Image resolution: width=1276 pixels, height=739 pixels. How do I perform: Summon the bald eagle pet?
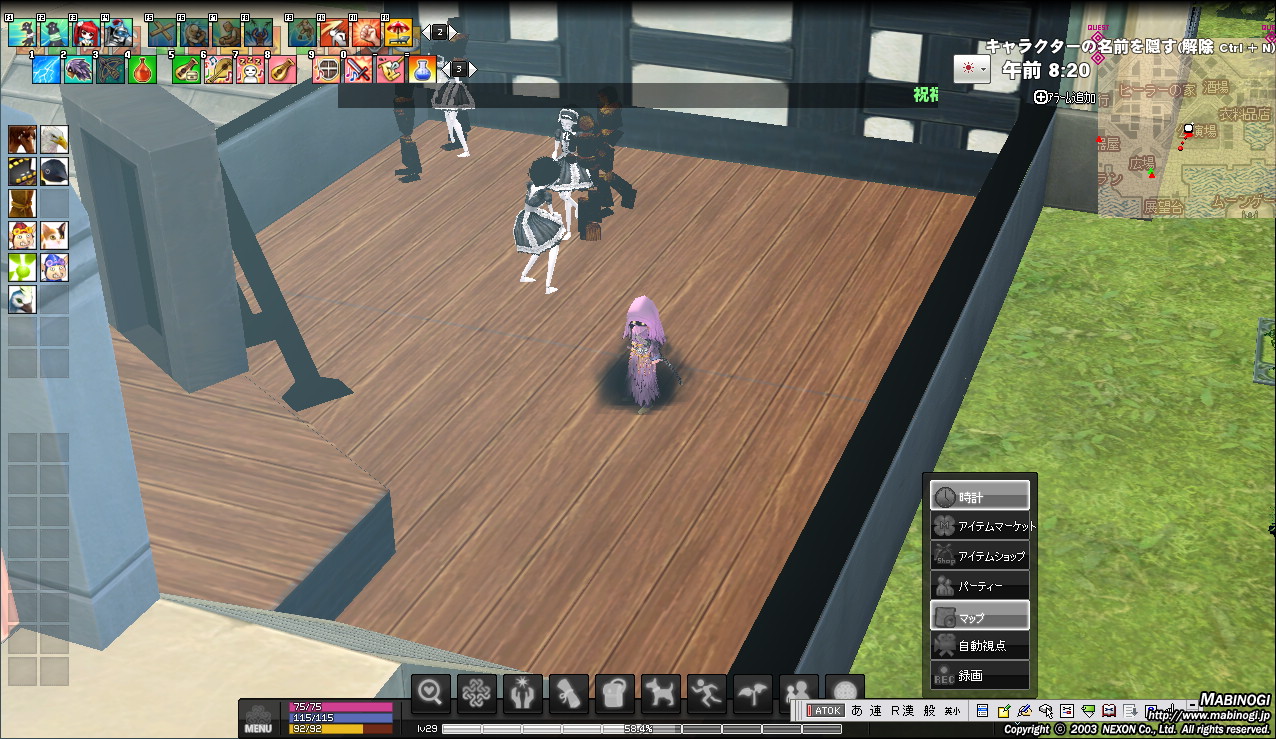[x=54, y=139]
